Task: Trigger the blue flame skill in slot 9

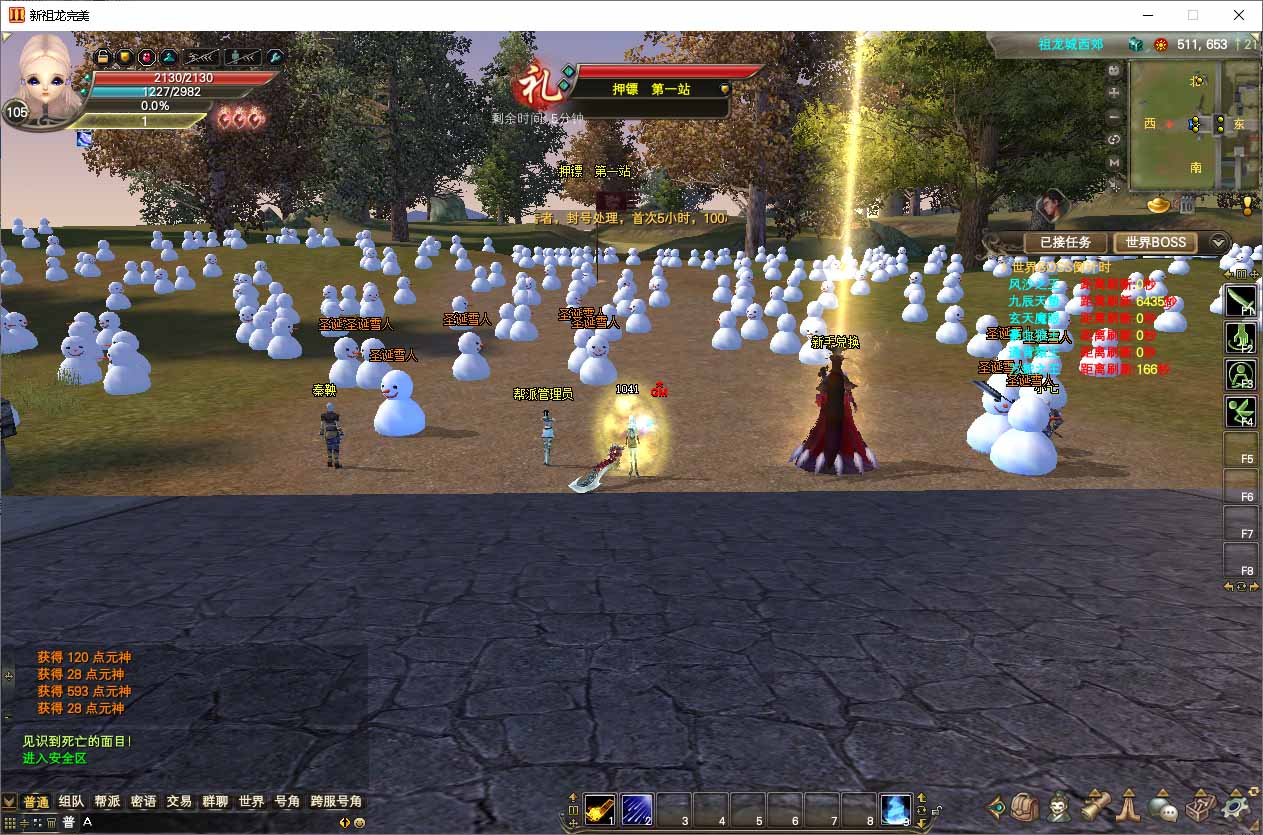Action: [x=896, y=808]
